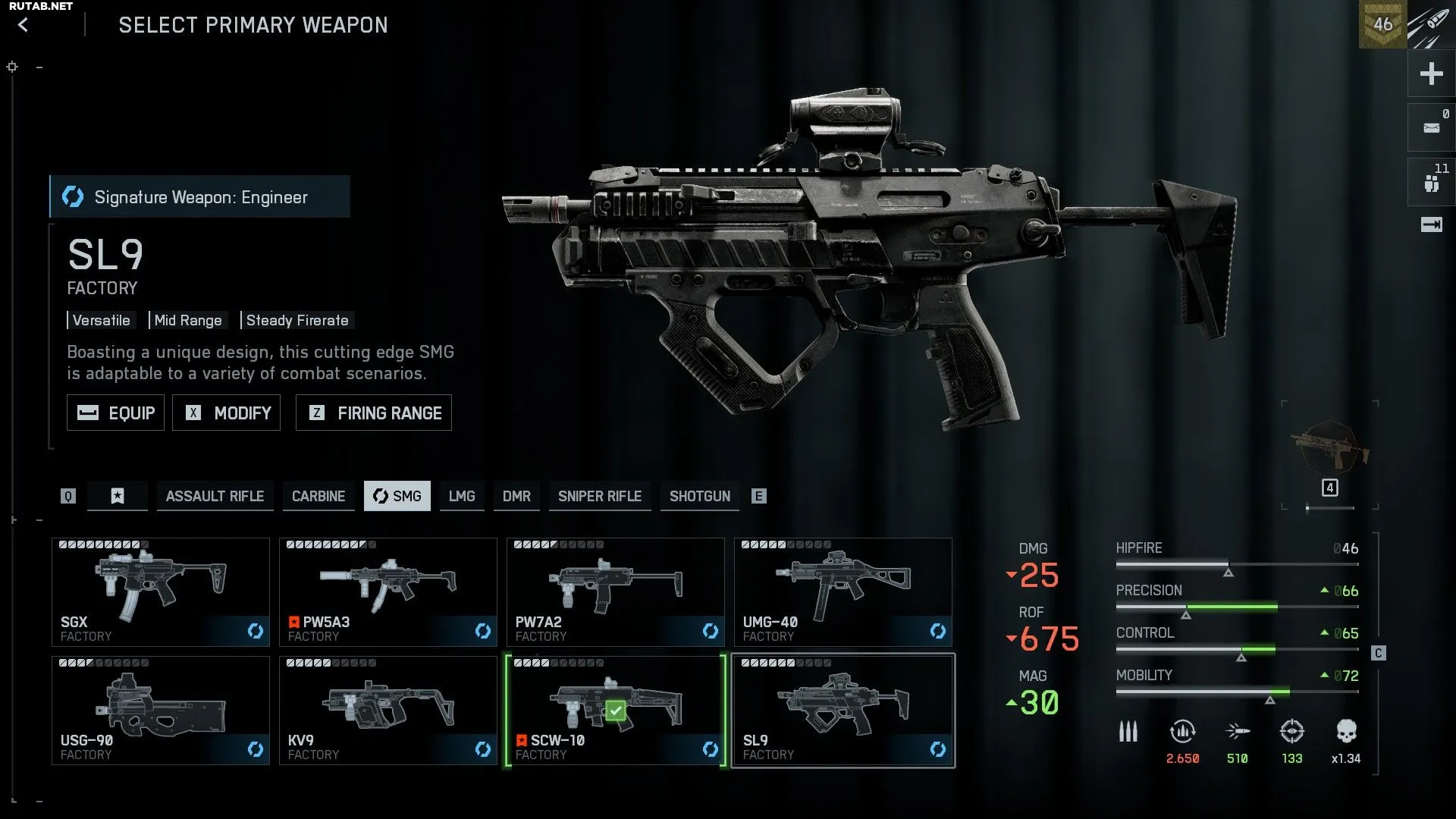Open the DMR category tab
This screenshot has height=819, width=1456.
(516, 496)
